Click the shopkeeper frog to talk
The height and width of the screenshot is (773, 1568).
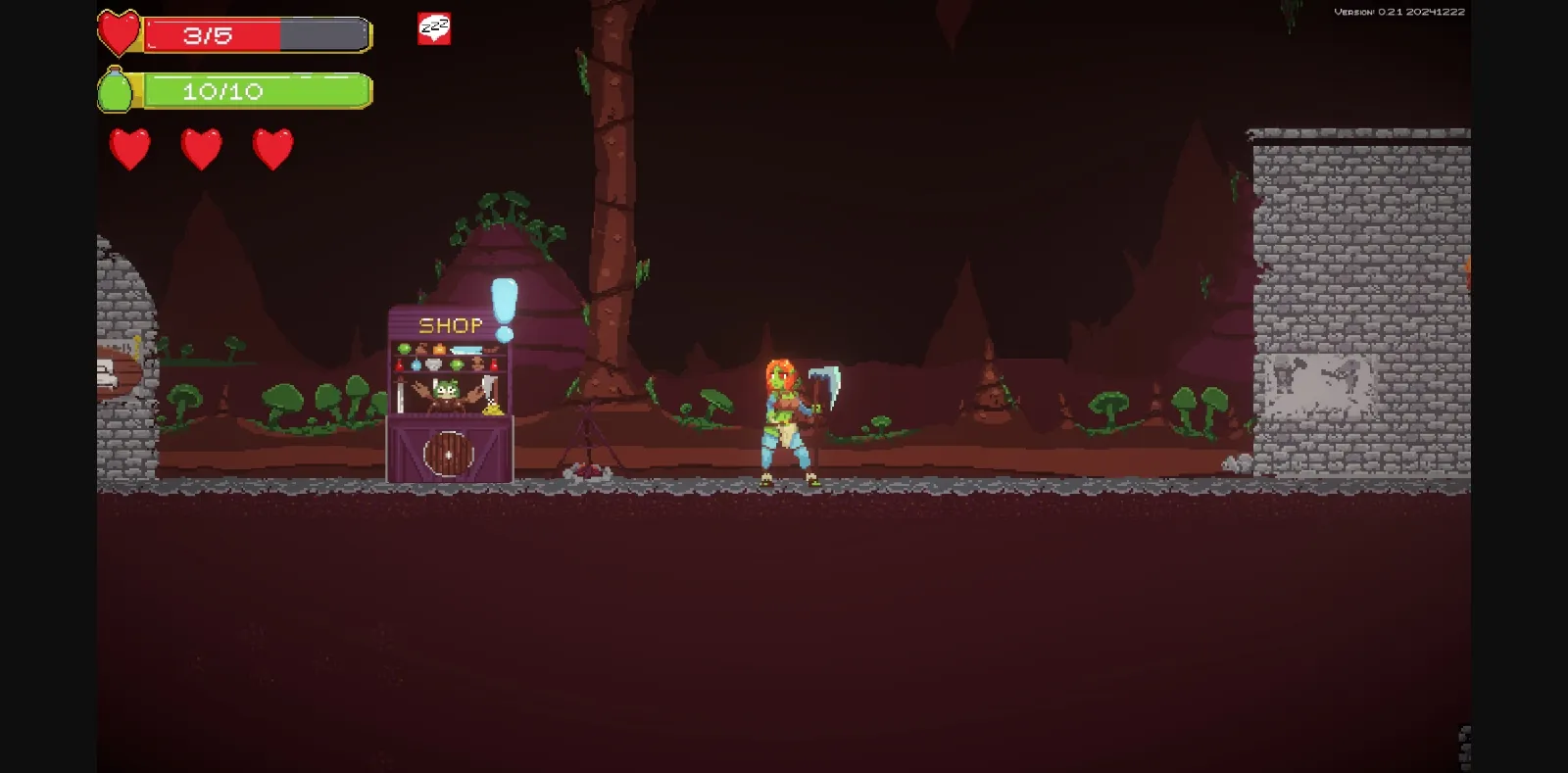[445, 394]
